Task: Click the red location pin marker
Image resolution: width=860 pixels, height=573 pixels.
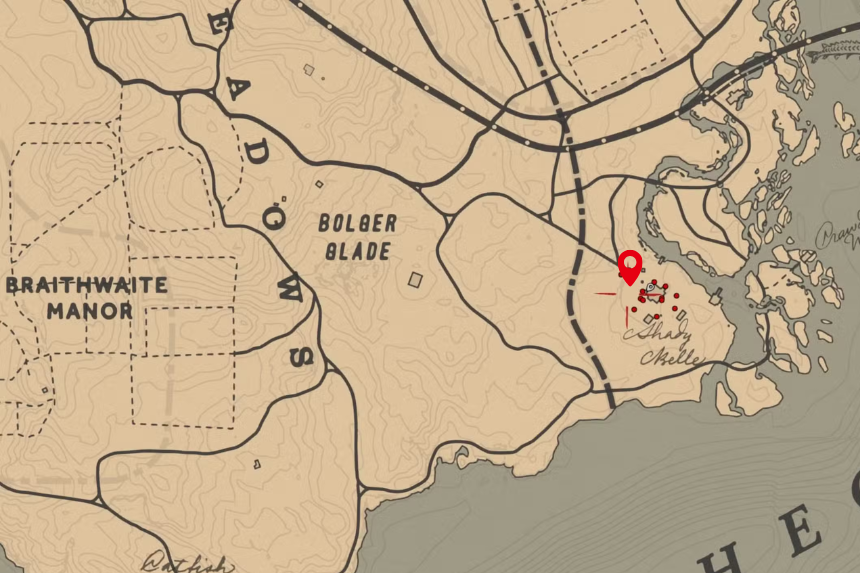Action: tap(630, 266)
